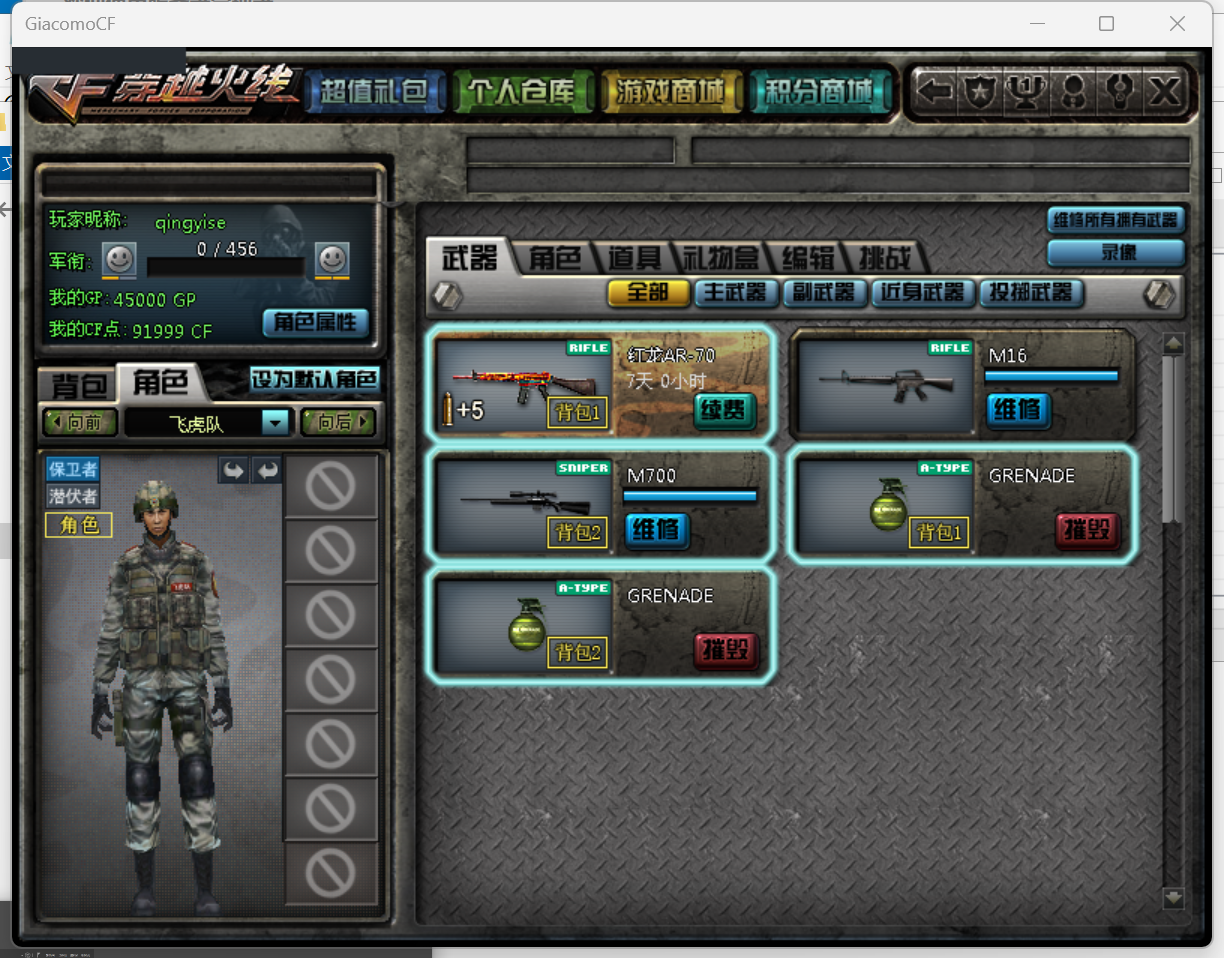Open the 个人仓库 personal storage

click(522, 93)
